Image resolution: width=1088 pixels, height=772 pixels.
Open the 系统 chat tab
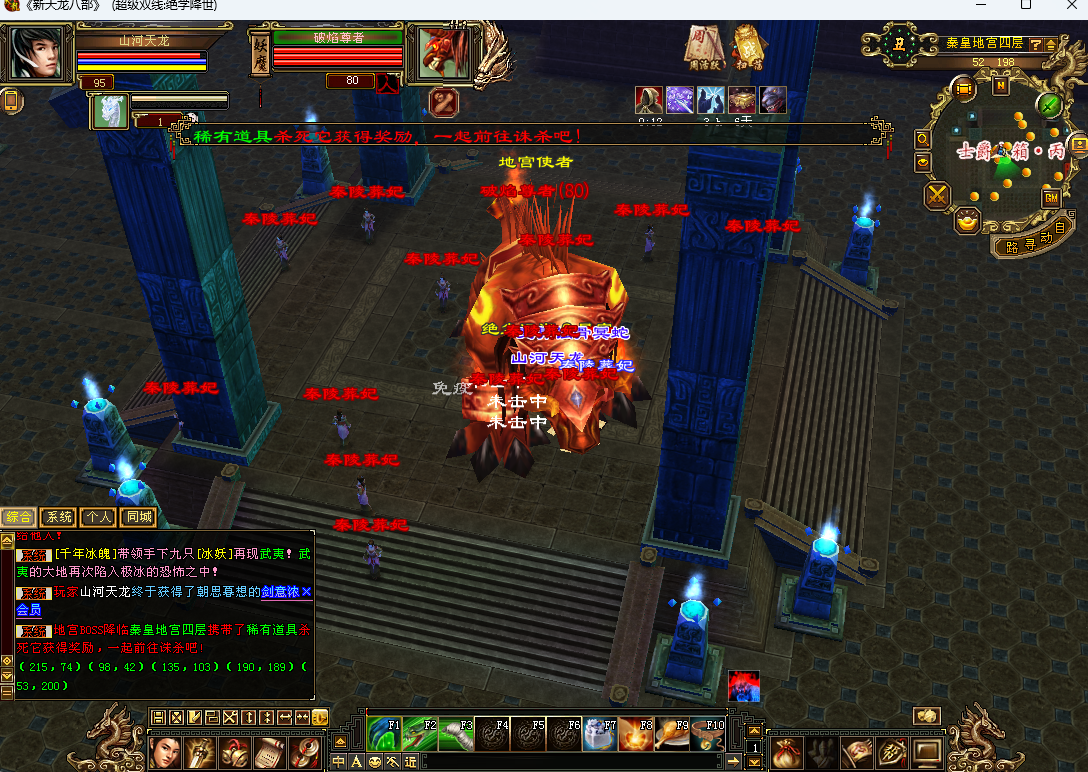coord(58,517)
